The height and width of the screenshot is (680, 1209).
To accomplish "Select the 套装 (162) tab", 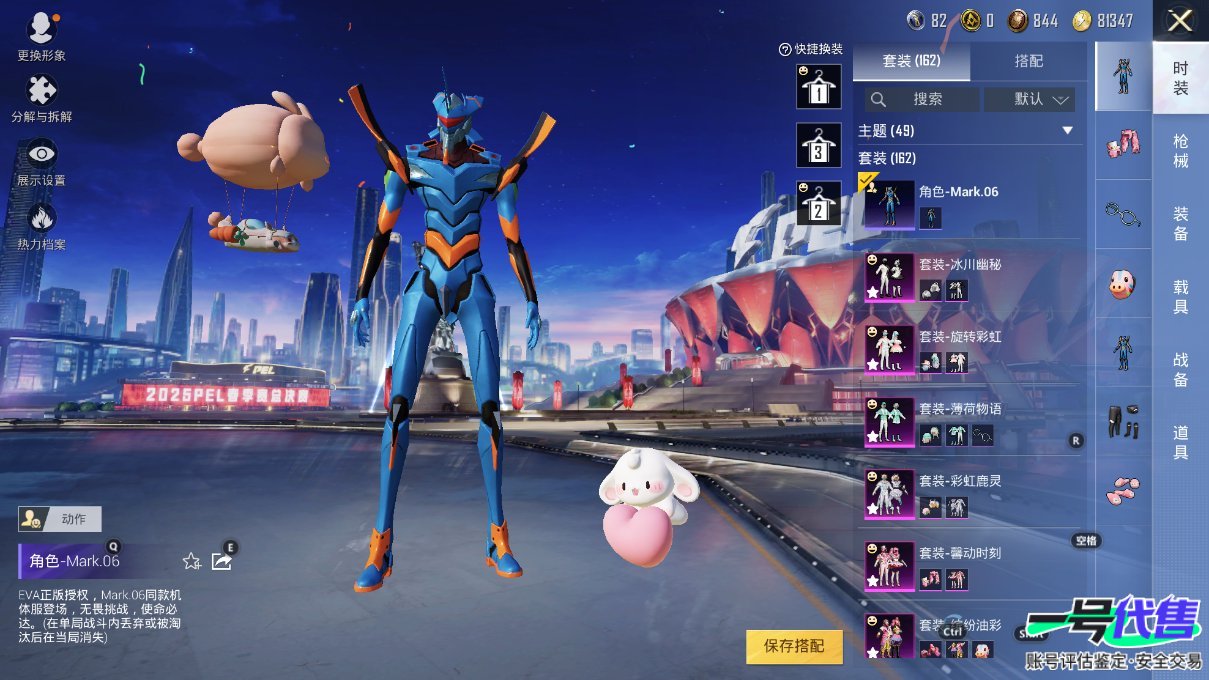I will point(911,61).
